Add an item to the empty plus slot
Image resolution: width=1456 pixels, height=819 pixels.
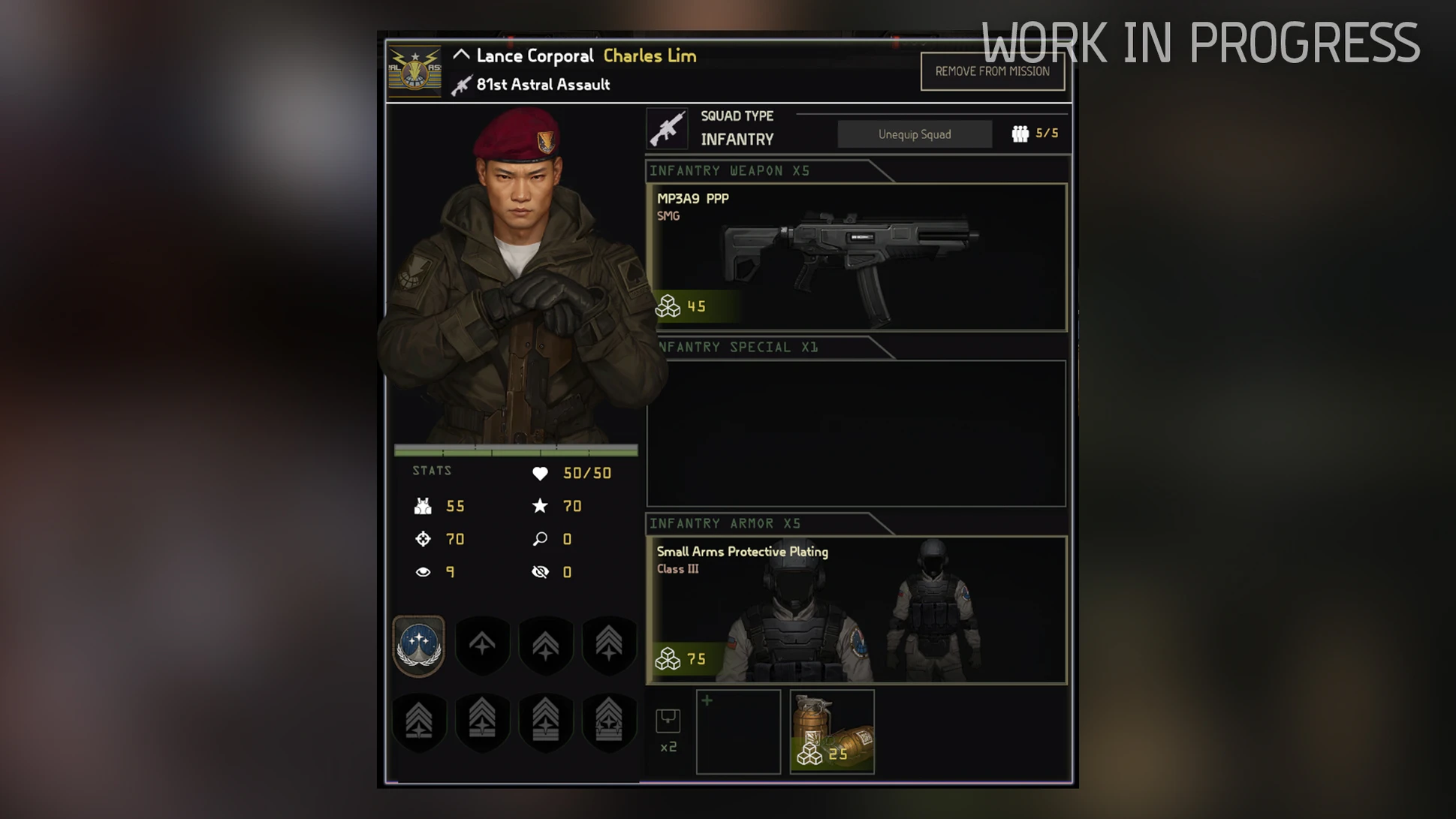[738, 732]
